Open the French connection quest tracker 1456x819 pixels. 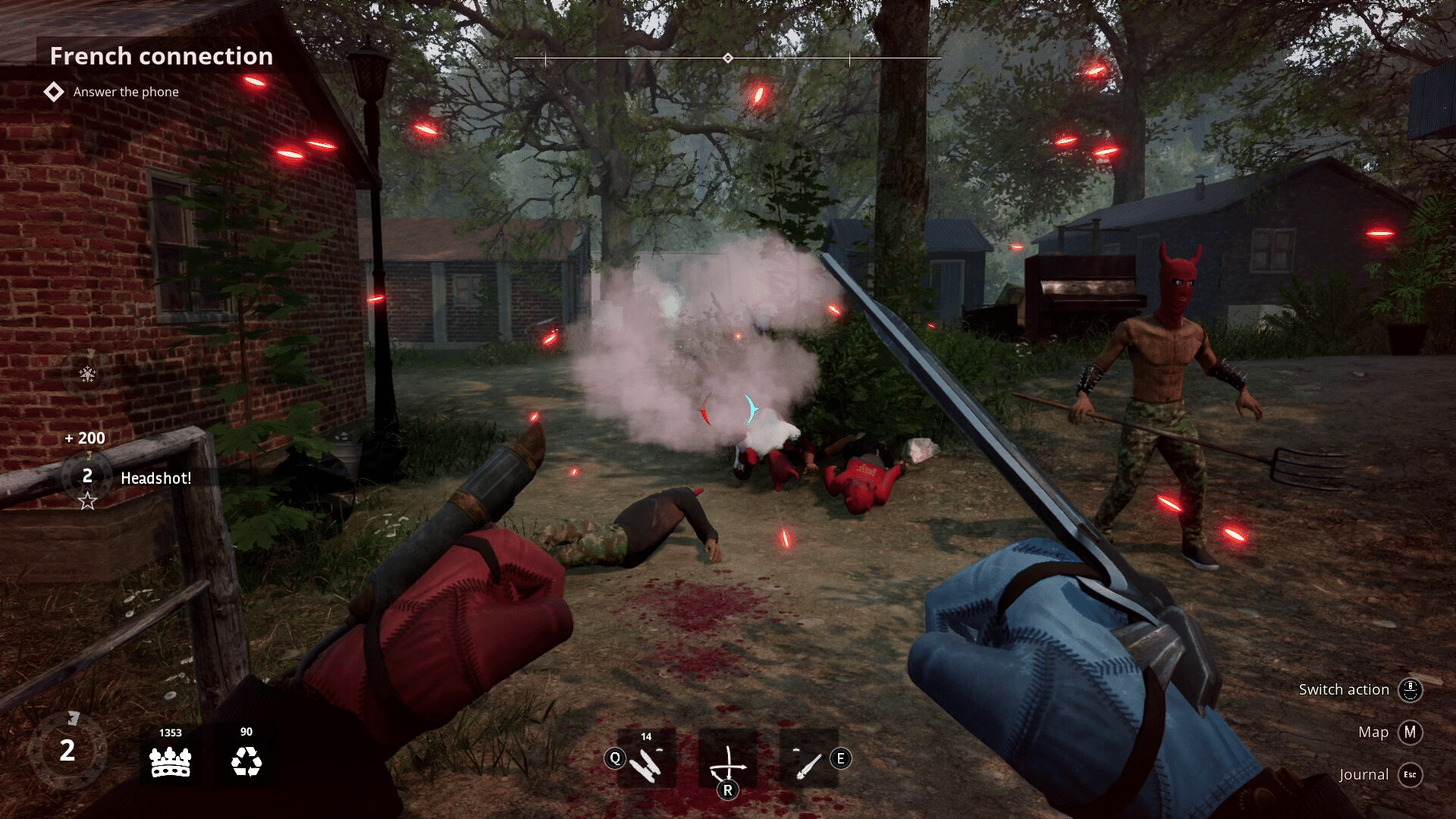(x=161, y=56)
